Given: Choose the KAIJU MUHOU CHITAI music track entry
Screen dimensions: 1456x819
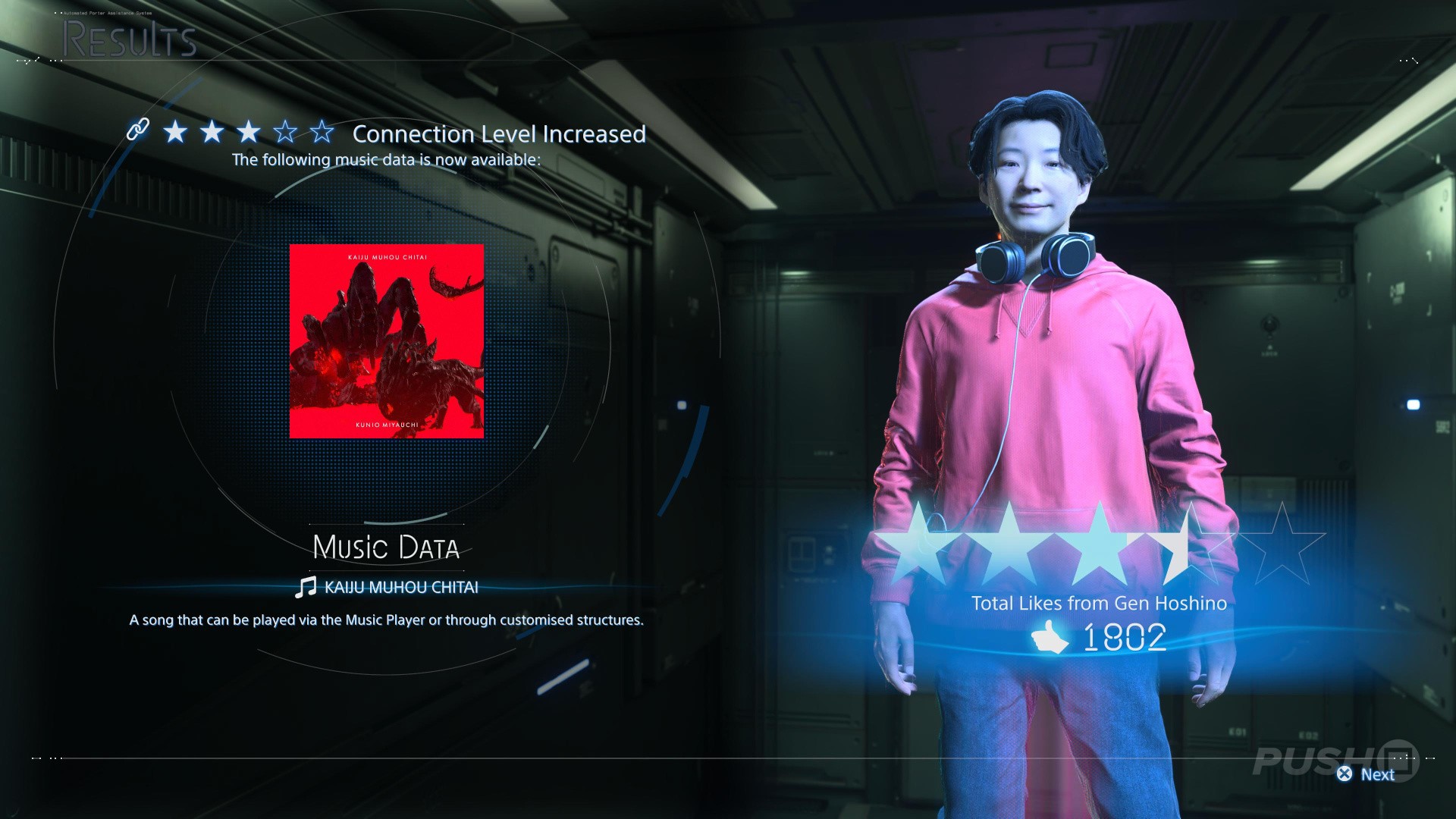Looking at the screenshot, I should pyautogui.click(x=388, y=587).
